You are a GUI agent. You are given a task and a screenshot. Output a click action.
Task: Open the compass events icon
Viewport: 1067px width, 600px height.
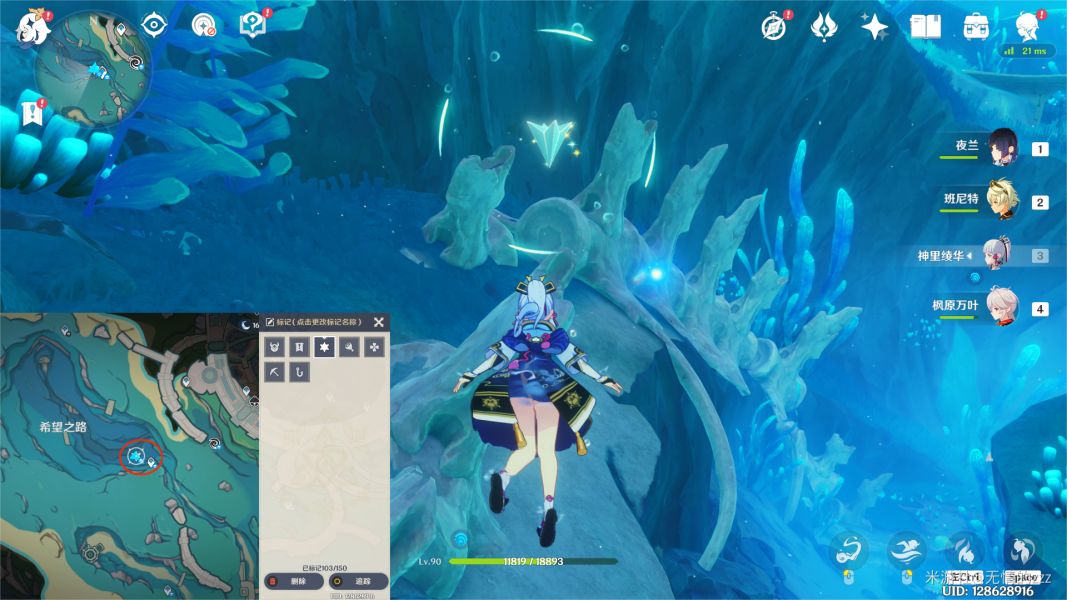pos(773,26)
